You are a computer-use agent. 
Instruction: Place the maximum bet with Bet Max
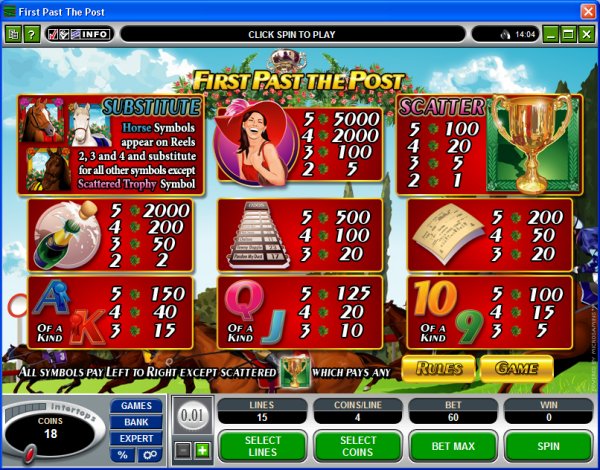pyautogui.click(x=452, y=445)
